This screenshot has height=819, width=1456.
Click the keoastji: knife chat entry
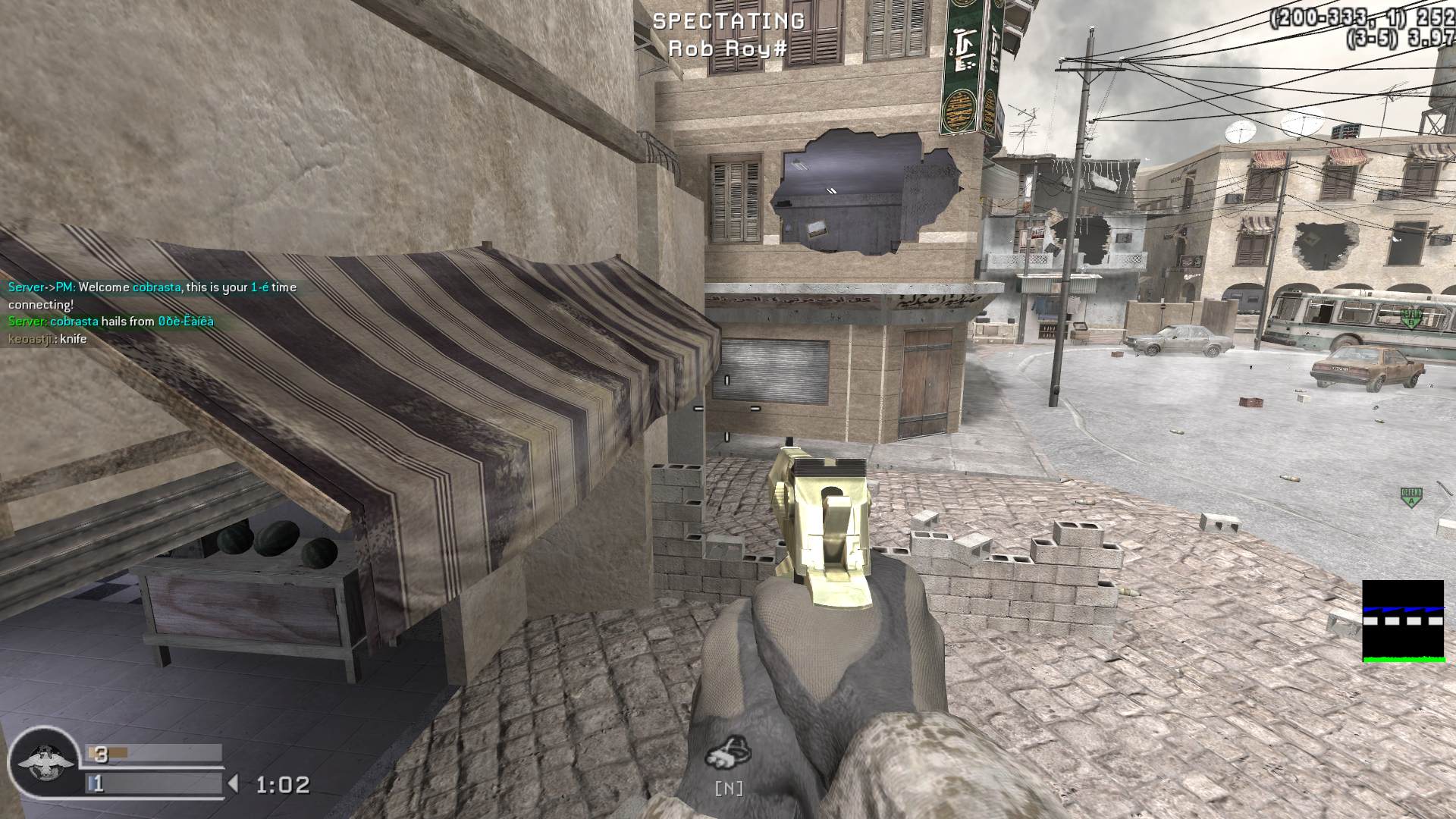point(47,339)
